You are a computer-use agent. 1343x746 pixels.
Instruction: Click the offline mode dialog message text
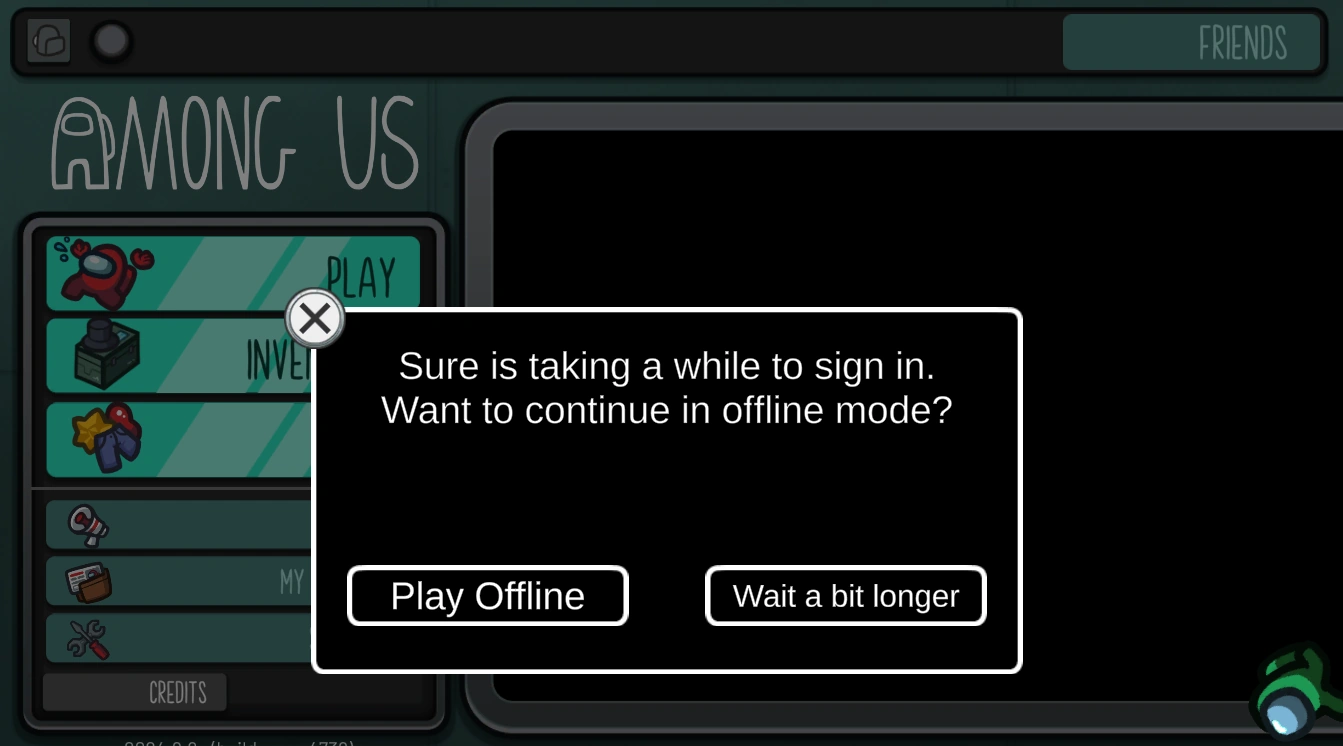[666, 388]
